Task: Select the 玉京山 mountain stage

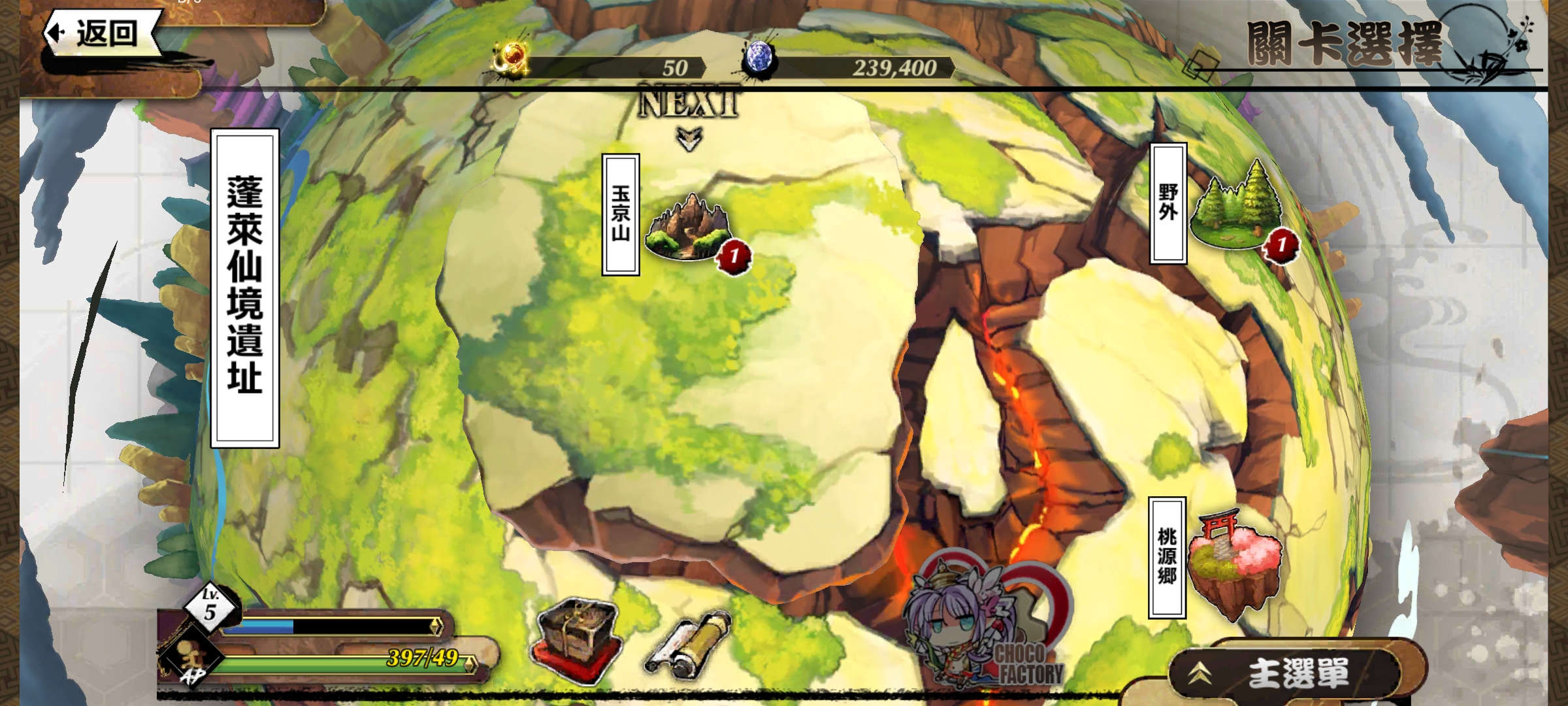Action: pos(689,227)
